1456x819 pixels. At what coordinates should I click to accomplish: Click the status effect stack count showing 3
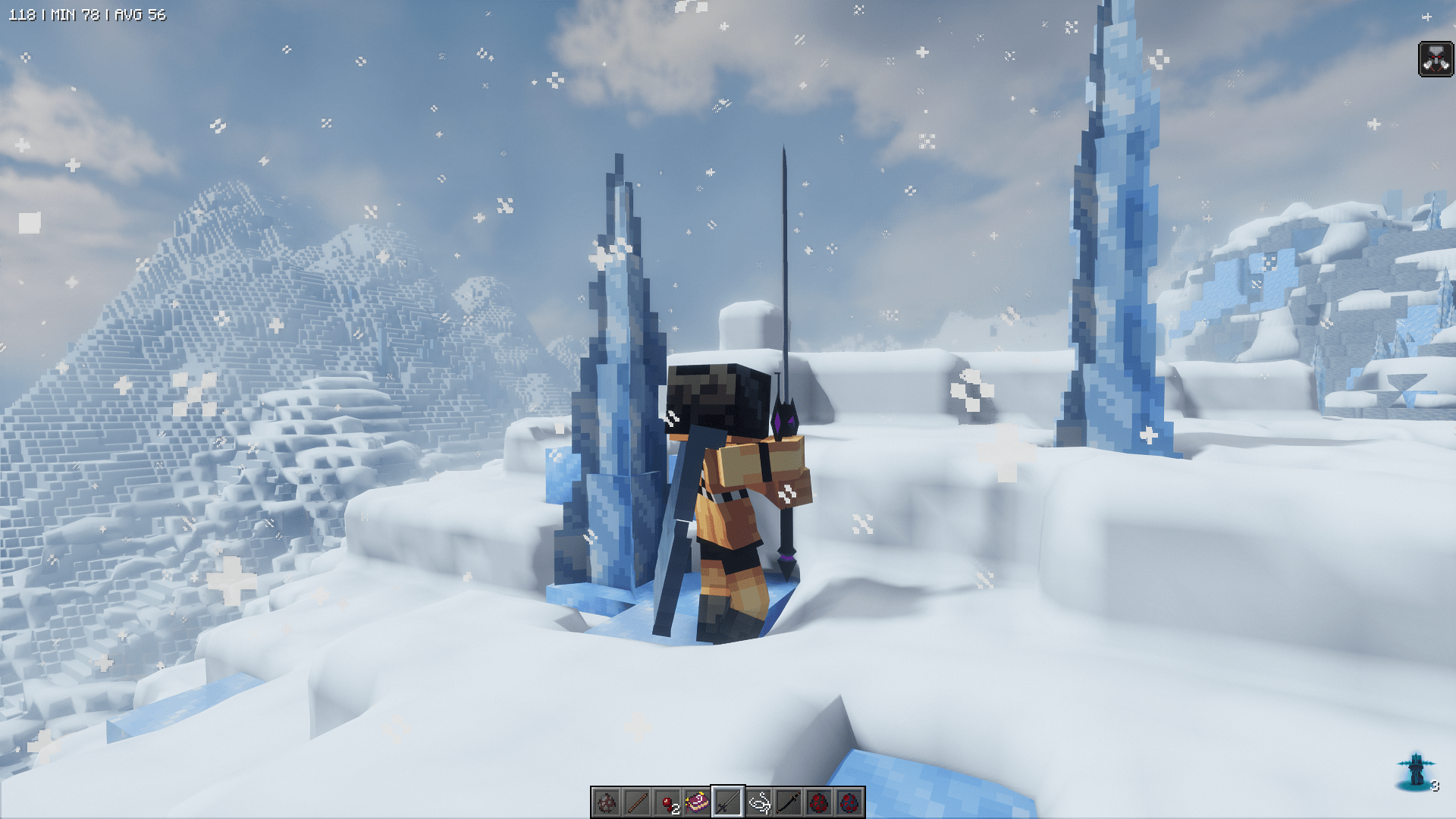tap(1435, 786)
